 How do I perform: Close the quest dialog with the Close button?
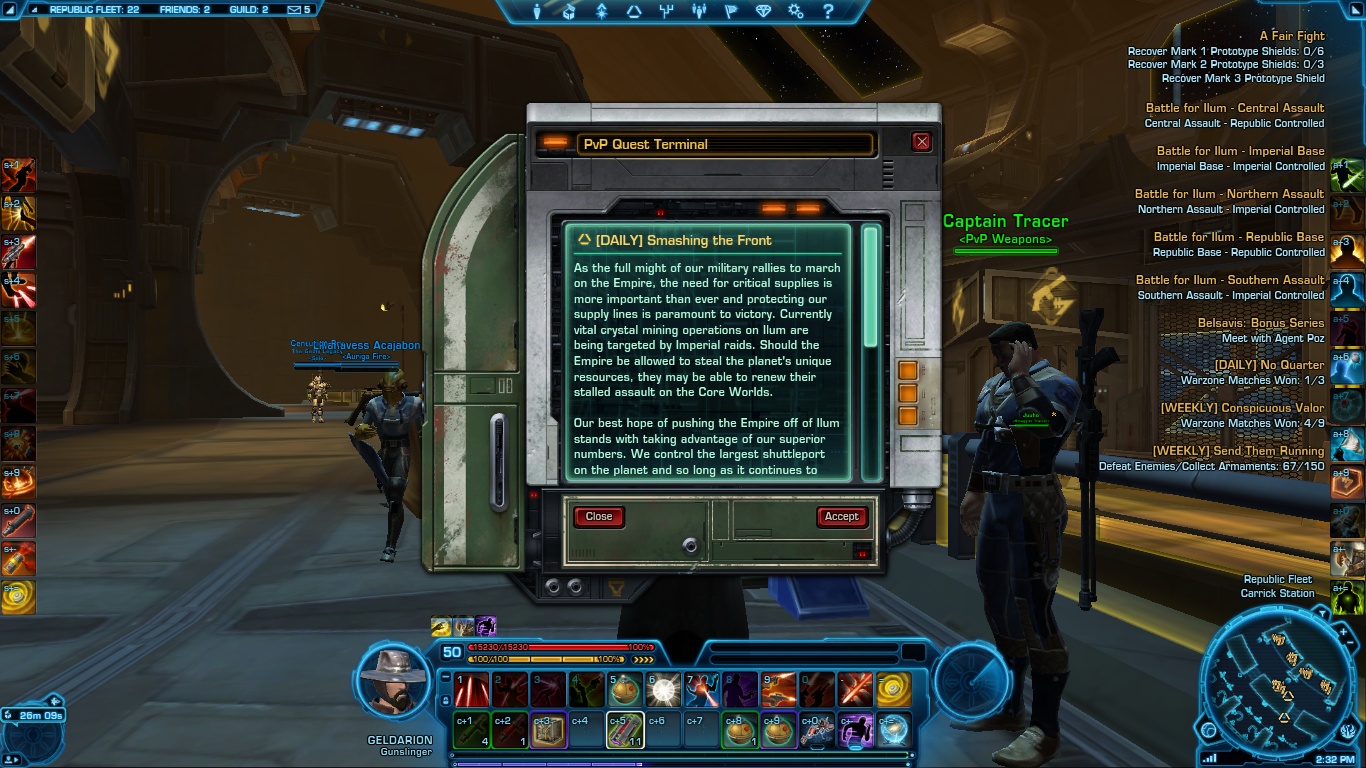point(599,516)
